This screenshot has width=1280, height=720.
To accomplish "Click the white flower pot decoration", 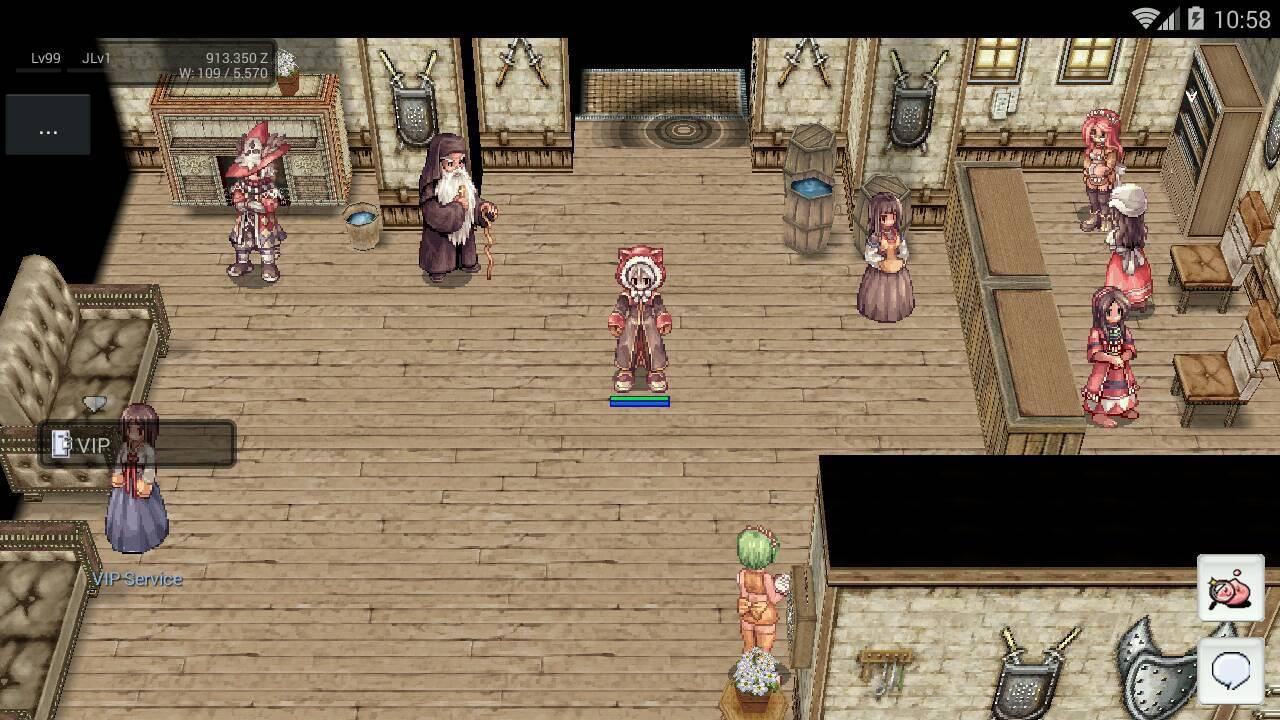I will click(755, 680).
